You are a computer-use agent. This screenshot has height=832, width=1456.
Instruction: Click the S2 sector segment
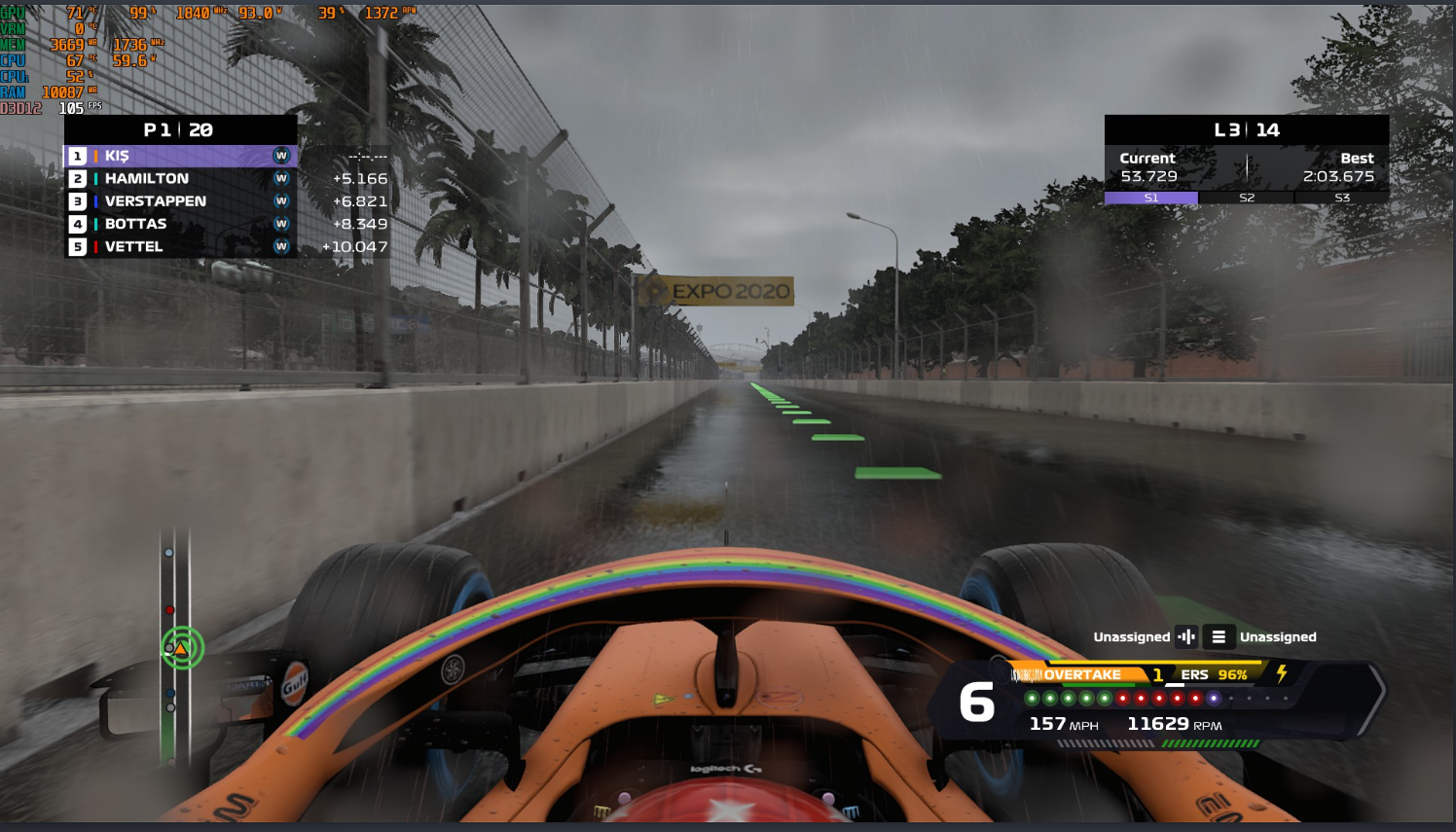1247,198
